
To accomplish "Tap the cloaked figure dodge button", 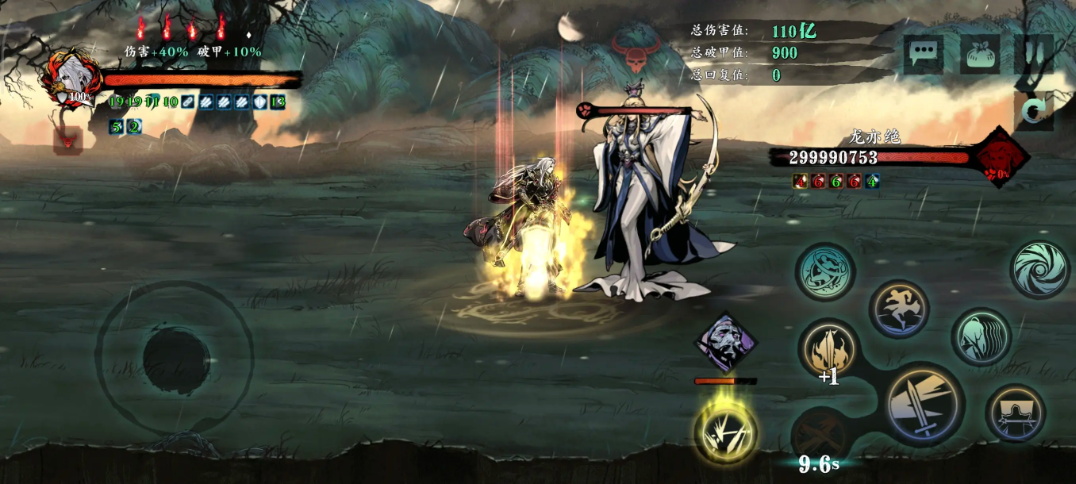I will (1015, 414).
